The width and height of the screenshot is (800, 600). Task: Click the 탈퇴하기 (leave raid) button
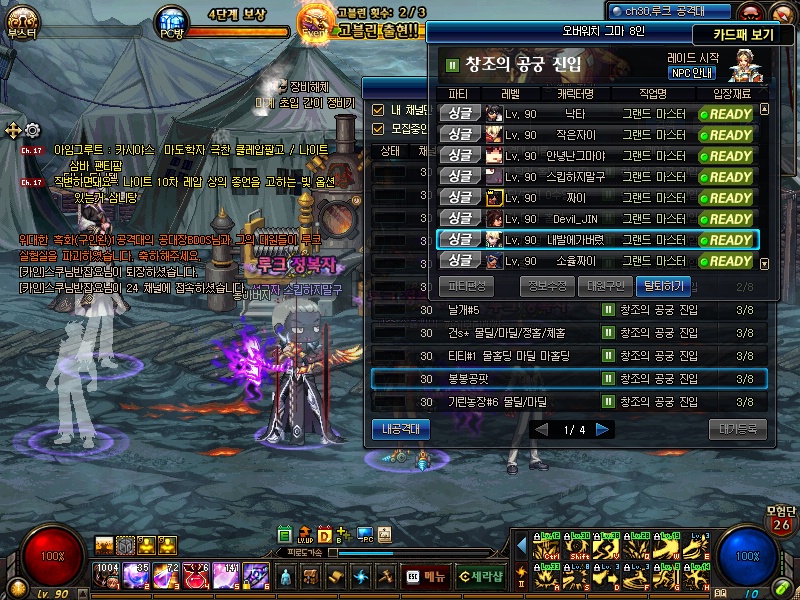point(662,285)
